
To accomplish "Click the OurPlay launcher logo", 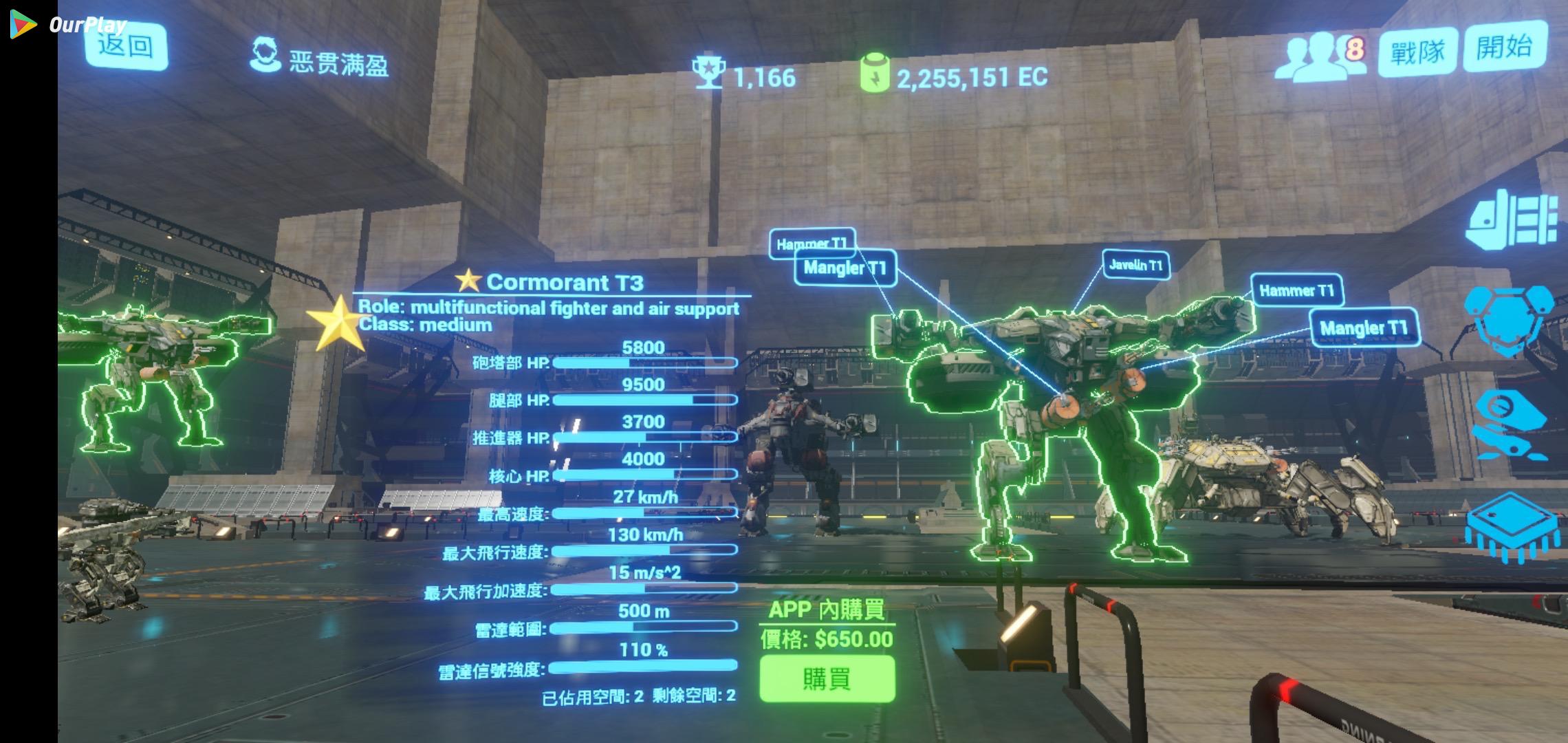I will (24, 25).
